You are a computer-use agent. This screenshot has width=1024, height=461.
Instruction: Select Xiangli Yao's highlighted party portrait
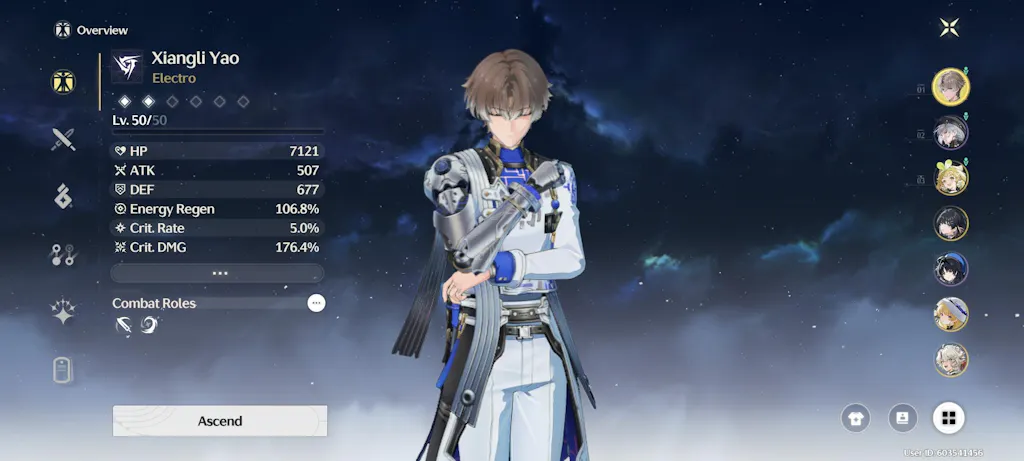[950, 87]
